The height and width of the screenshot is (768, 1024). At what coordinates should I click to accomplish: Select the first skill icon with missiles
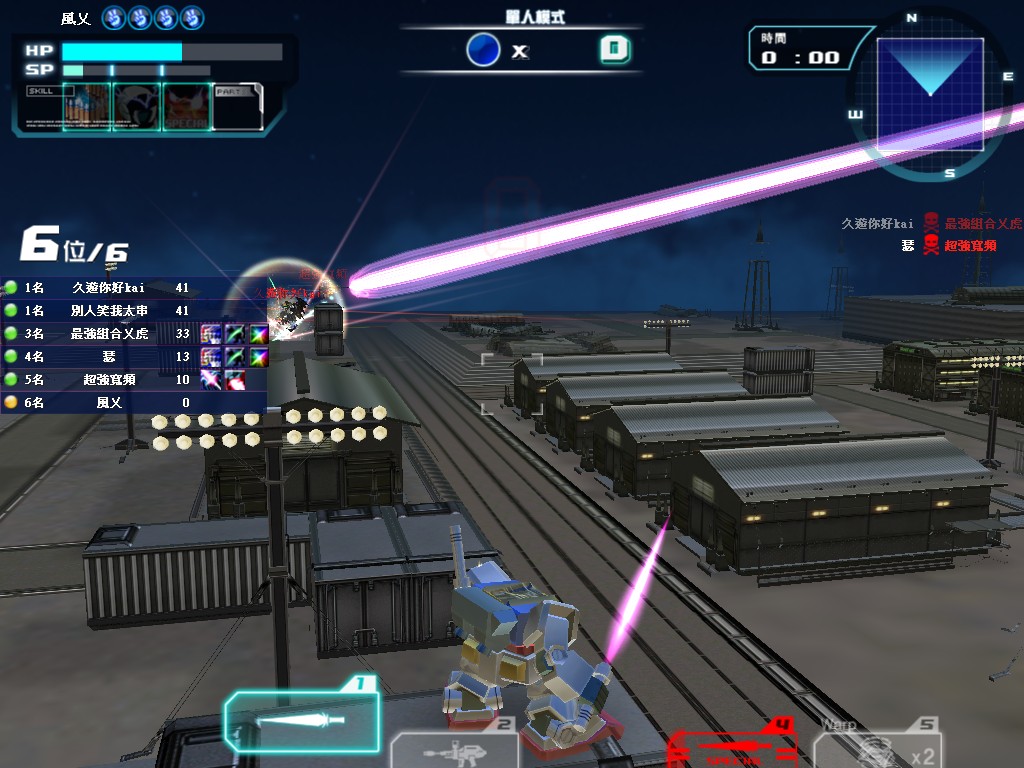tap(86, 106)
